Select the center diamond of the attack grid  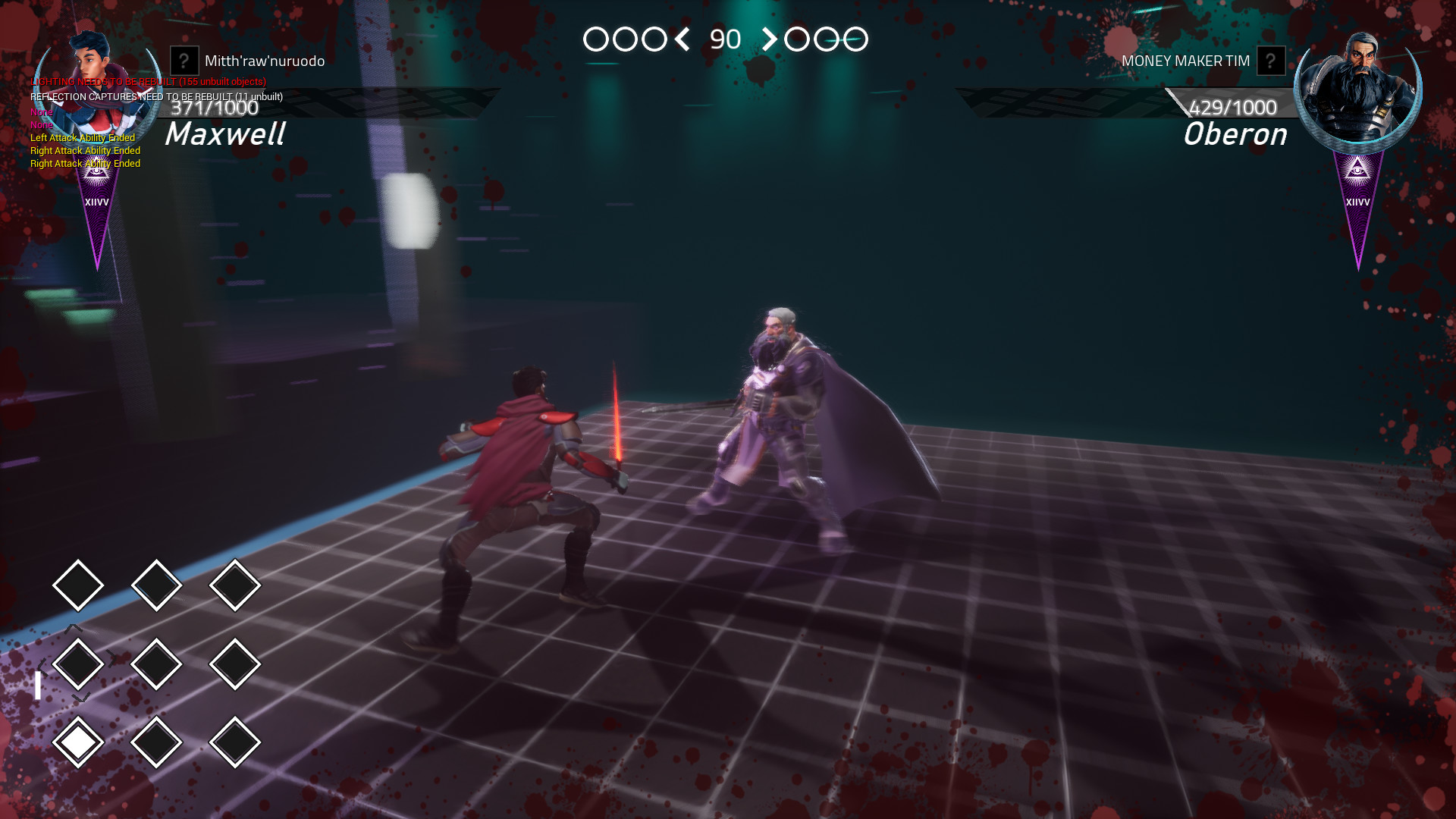click(157, 662)
